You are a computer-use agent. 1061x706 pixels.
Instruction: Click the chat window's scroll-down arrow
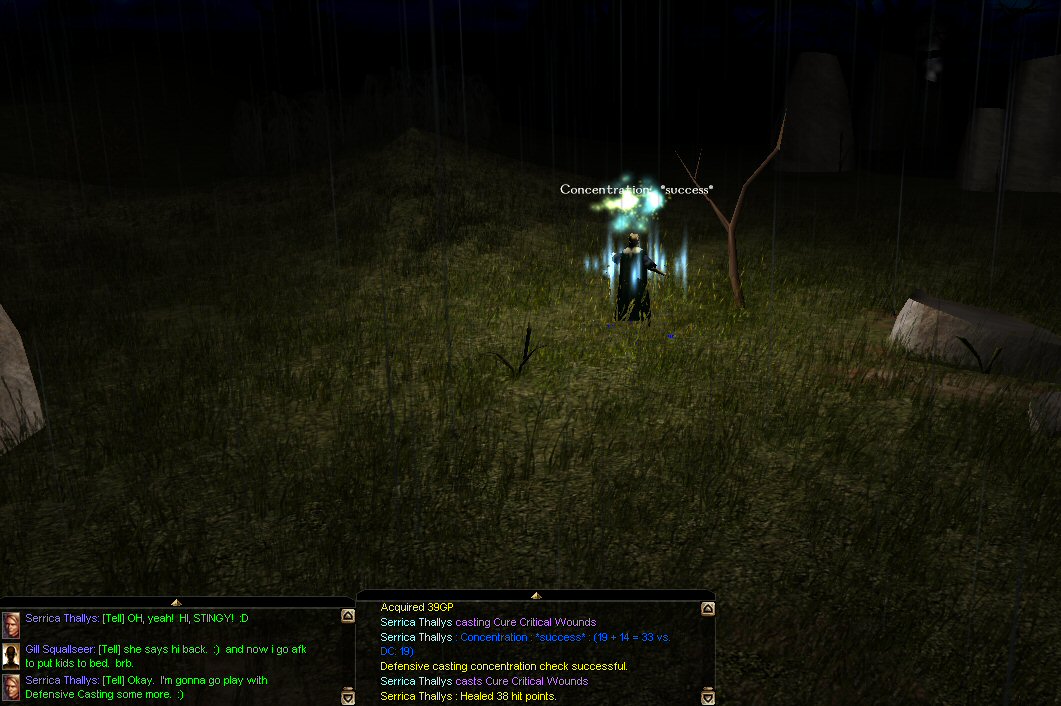(348, 697)
